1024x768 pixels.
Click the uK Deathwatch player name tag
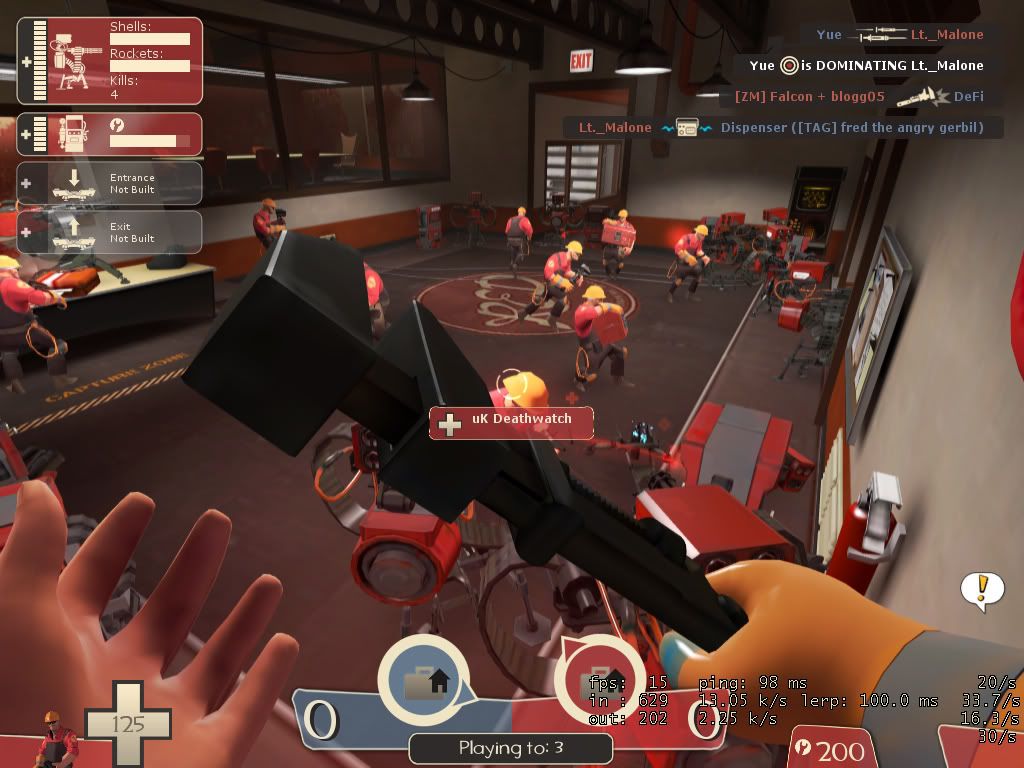[x=511, y=422]
